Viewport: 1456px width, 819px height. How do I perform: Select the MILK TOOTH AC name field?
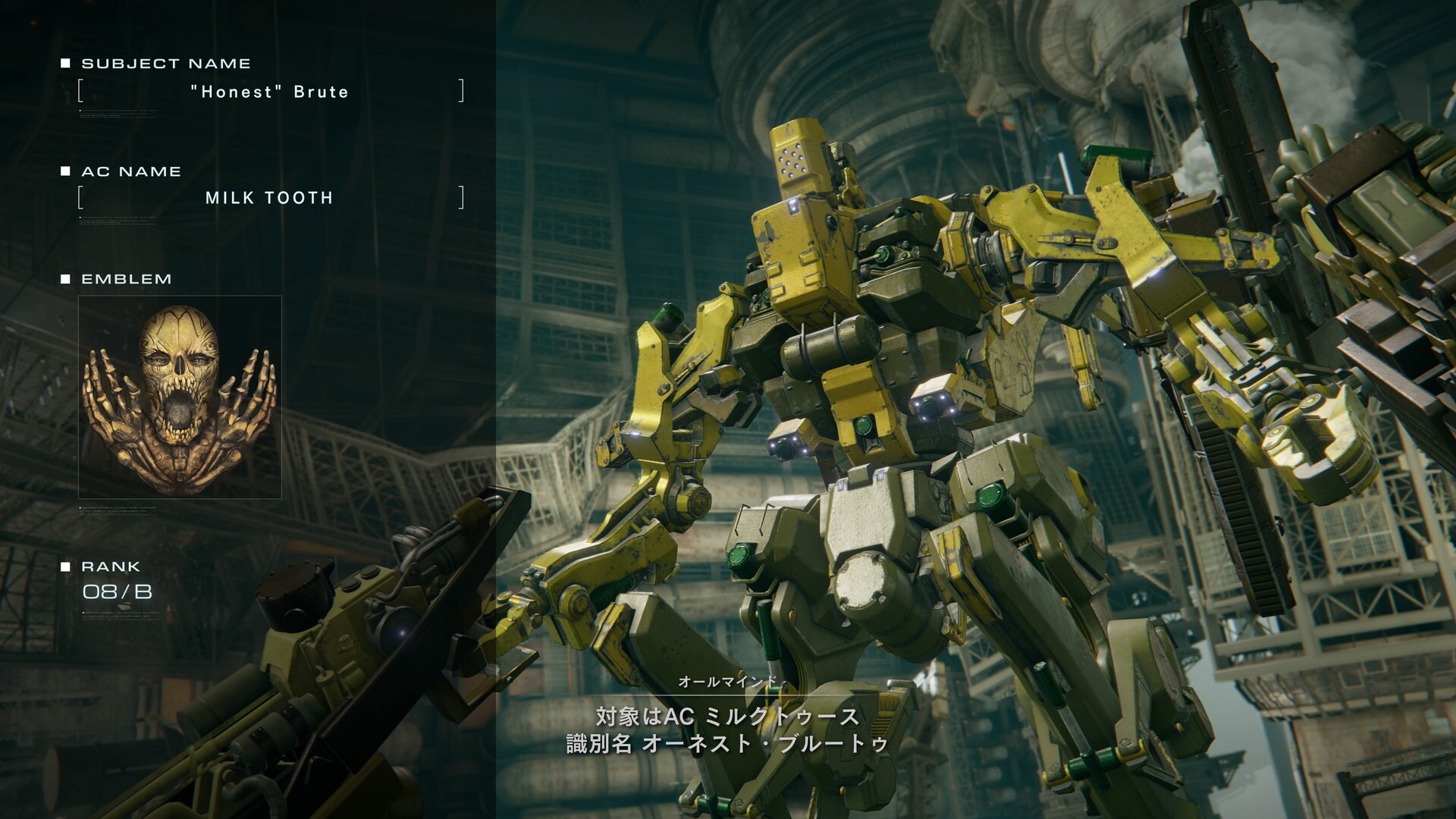[270, 198]
